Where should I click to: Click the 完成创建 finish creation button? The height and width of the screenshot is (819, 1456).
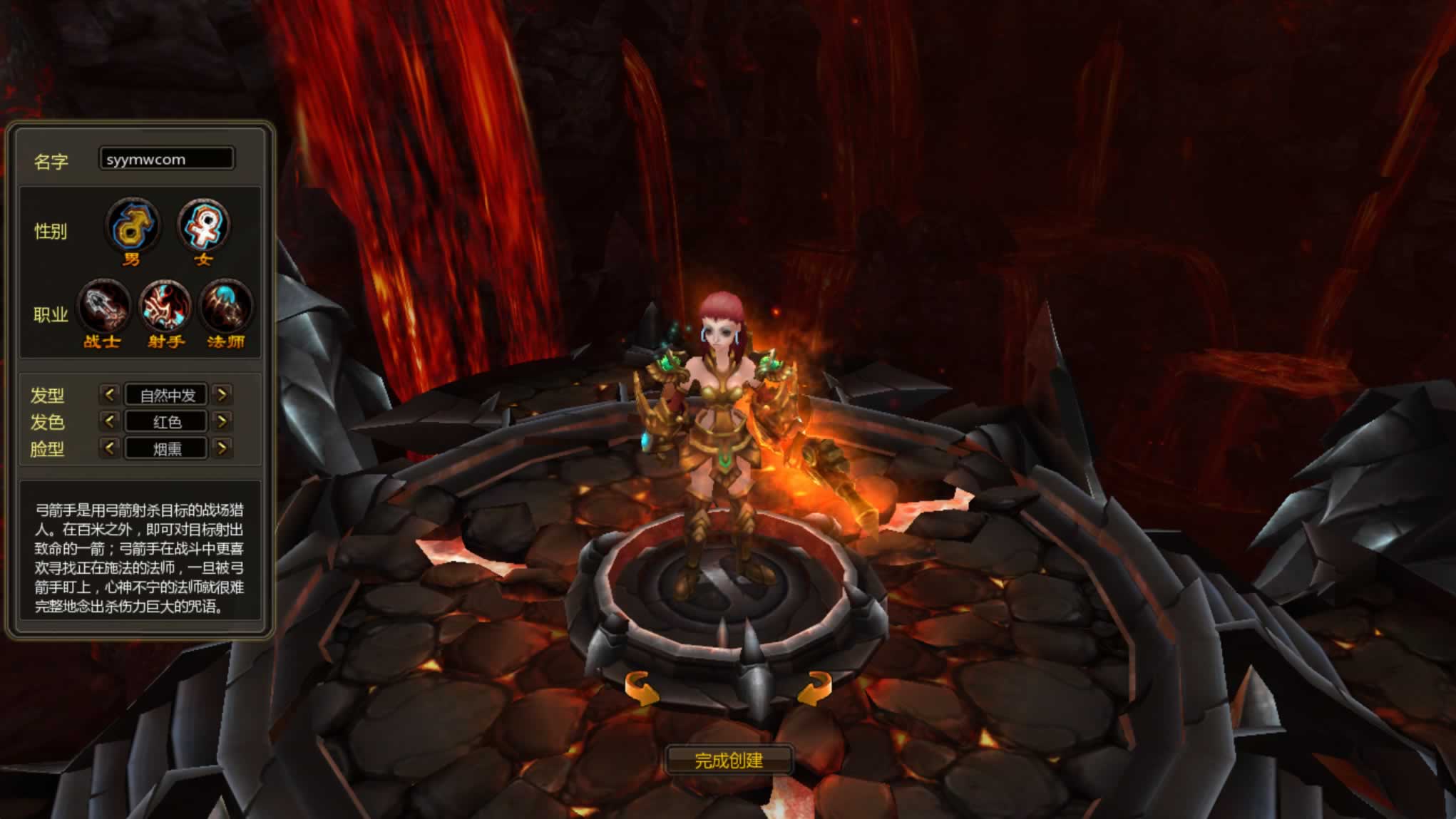point(729,761)
